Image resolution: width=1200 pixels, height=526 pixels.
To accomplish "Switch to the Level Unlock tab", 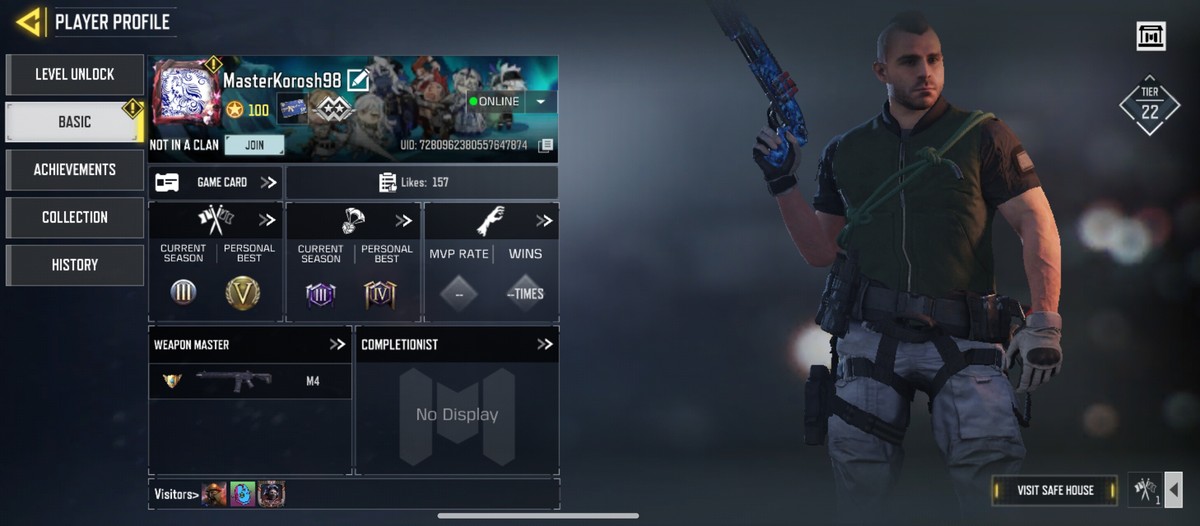I will coord(75,75).
